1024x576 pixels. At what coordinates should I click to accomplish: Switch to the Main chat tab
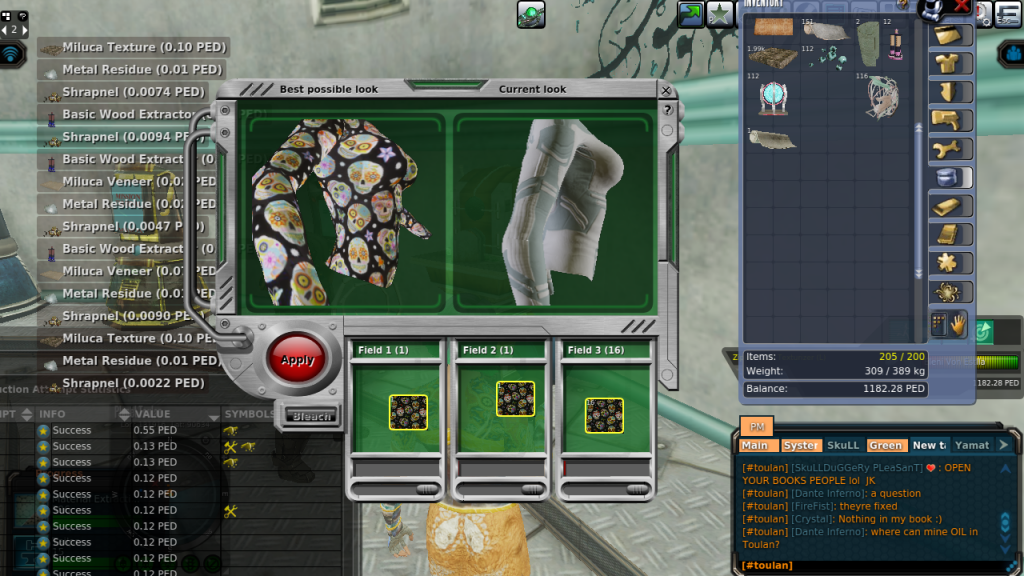tap(755, 445)
